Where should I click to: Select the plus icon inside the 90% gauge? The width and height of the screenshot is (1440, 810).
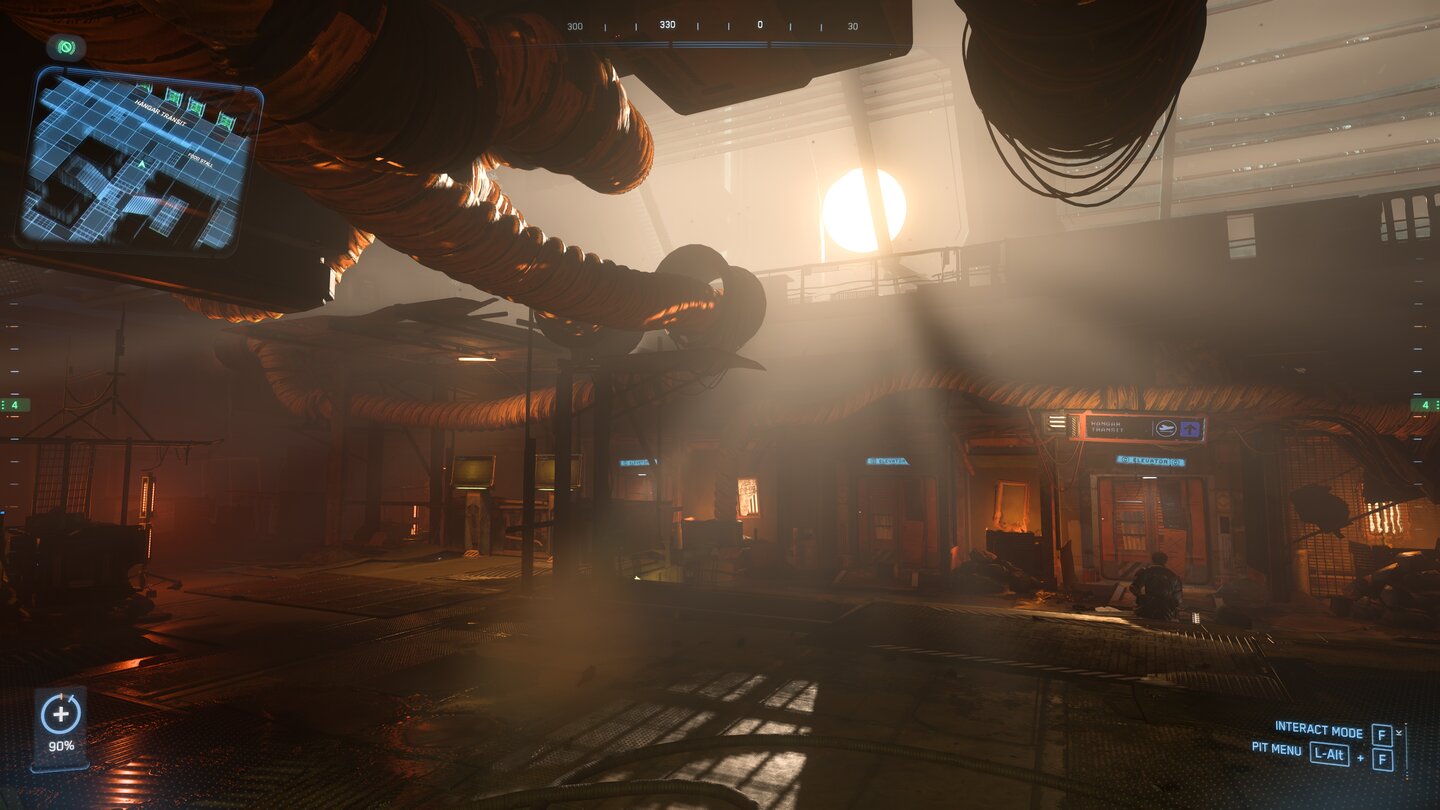pyautogui.click(x=63, y=715)
